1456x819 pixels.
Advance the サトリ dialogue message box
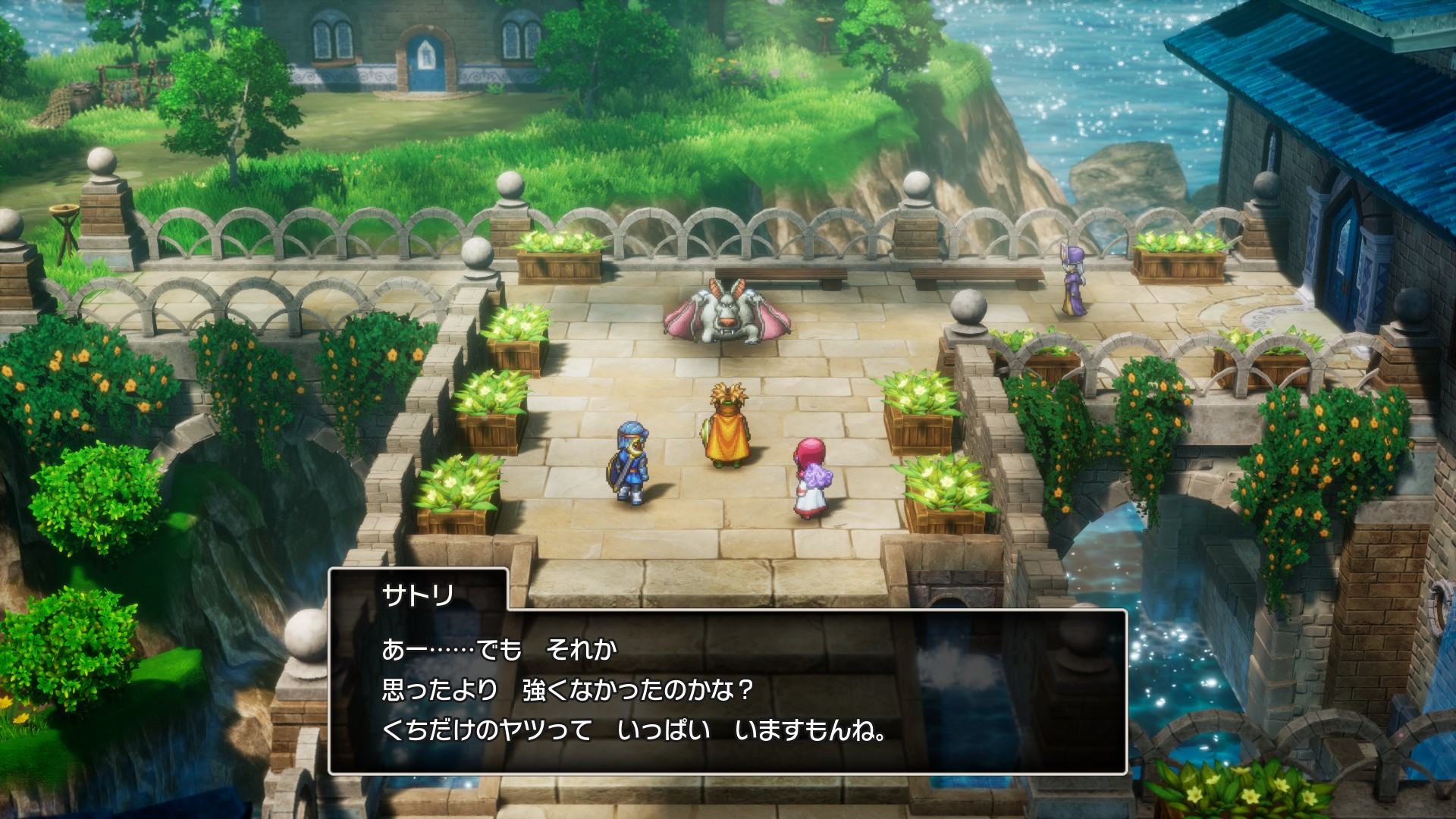point(726,690)
